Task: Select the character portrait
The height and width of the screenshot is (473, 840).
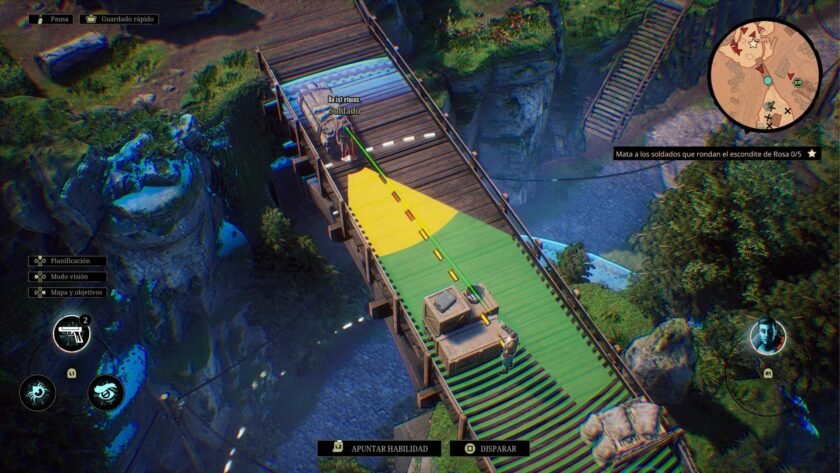Action: 768,337
